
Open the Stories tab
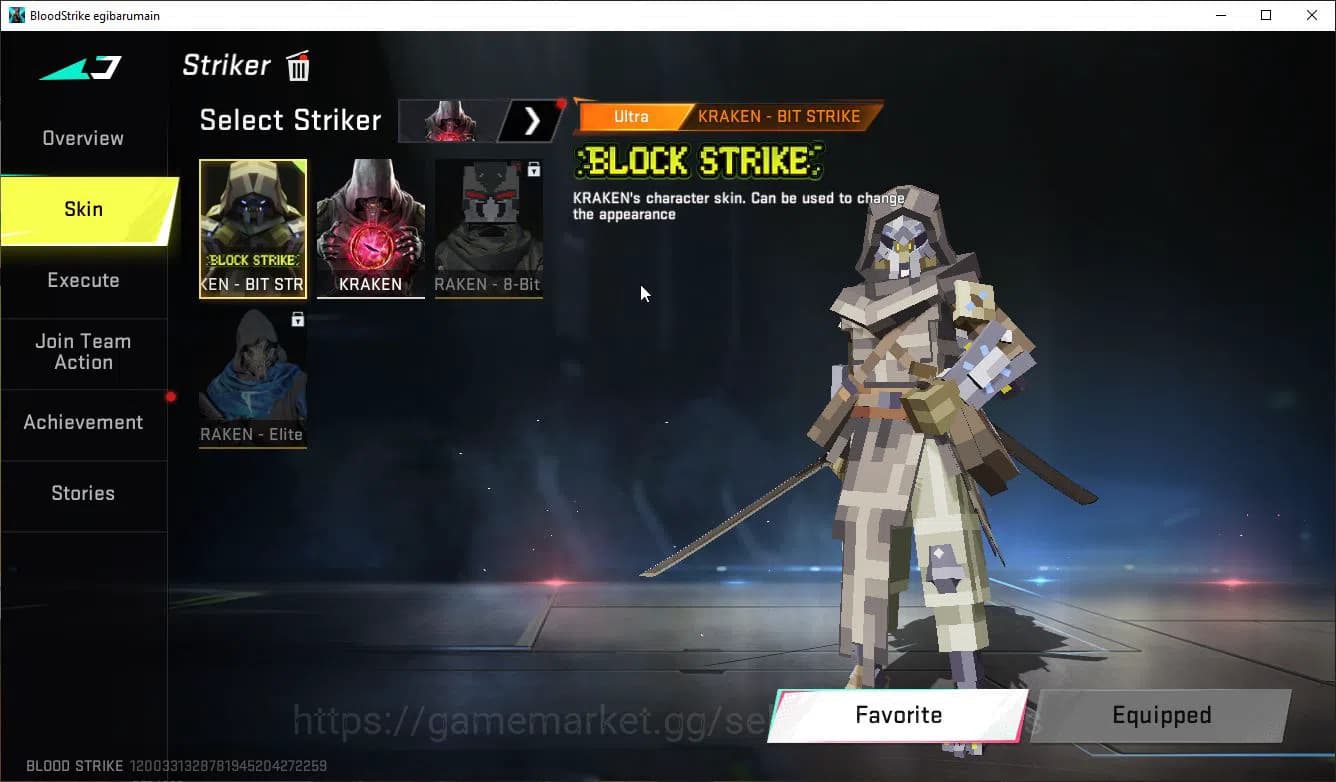tap(83, 493)
